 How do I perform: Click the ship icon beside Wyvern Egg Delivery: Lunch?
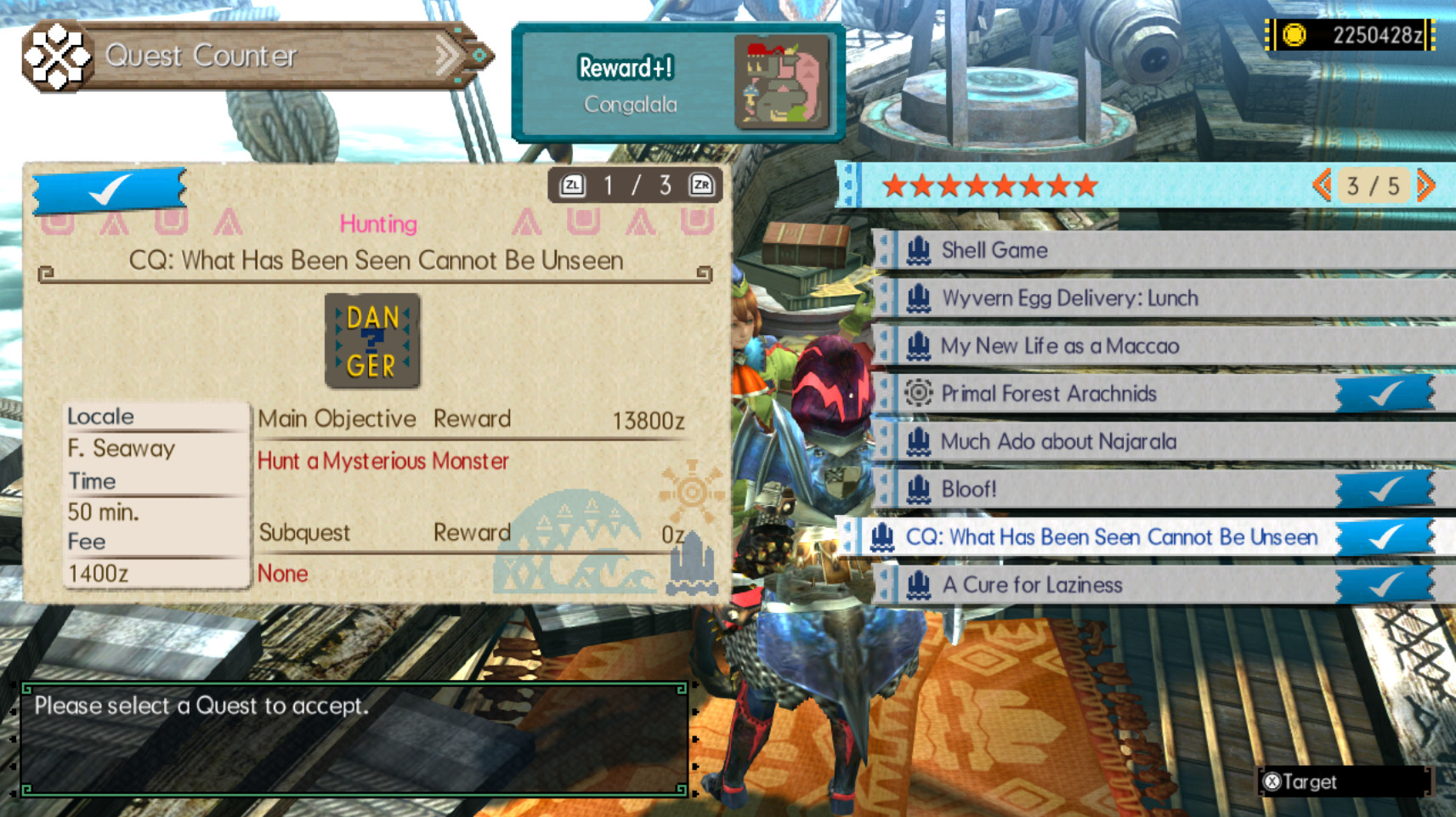(917, 298)
